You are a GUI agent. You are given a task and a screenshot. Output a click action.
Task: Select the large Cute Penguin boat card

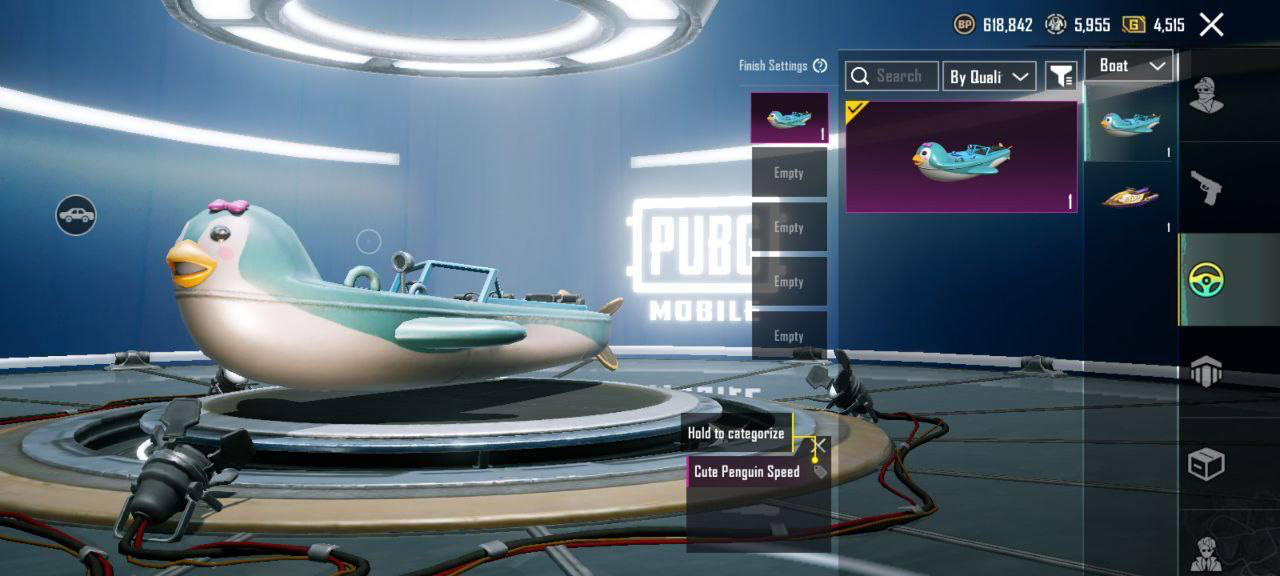(x=961, y=157)
